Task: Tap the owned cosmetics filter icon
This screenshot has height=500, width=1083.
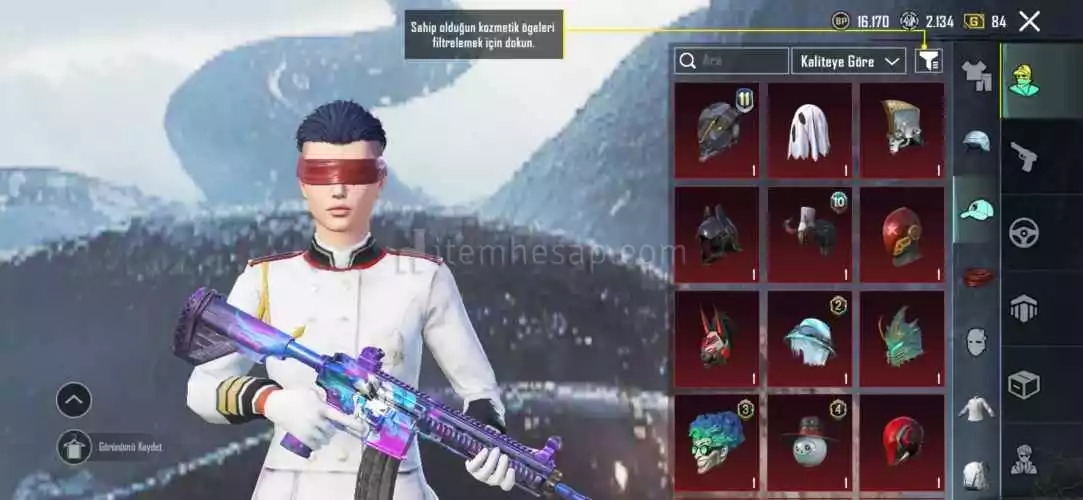Action: click(x=928, y=62)
